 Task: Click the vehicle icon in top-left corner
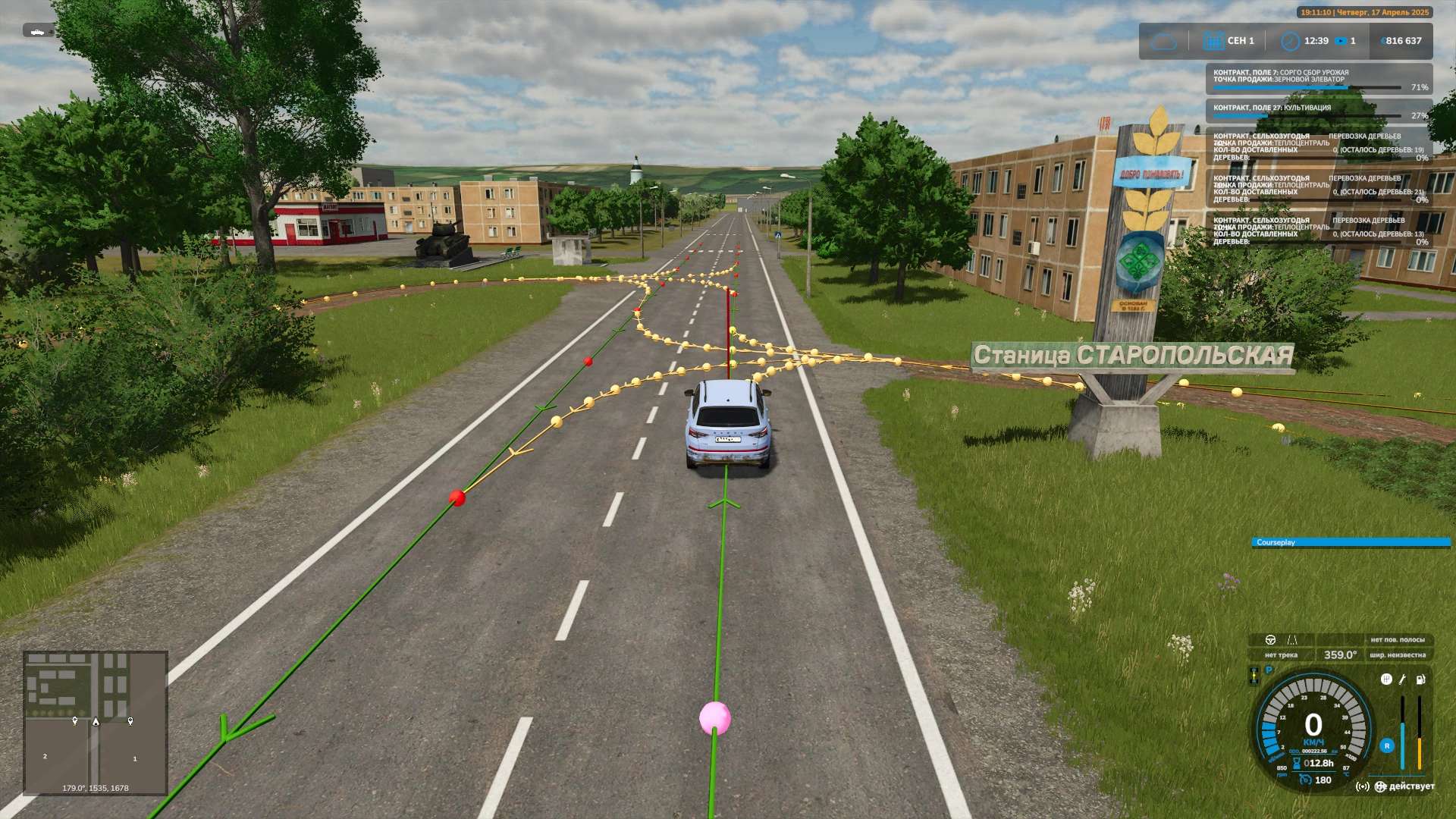coord(38,31)
